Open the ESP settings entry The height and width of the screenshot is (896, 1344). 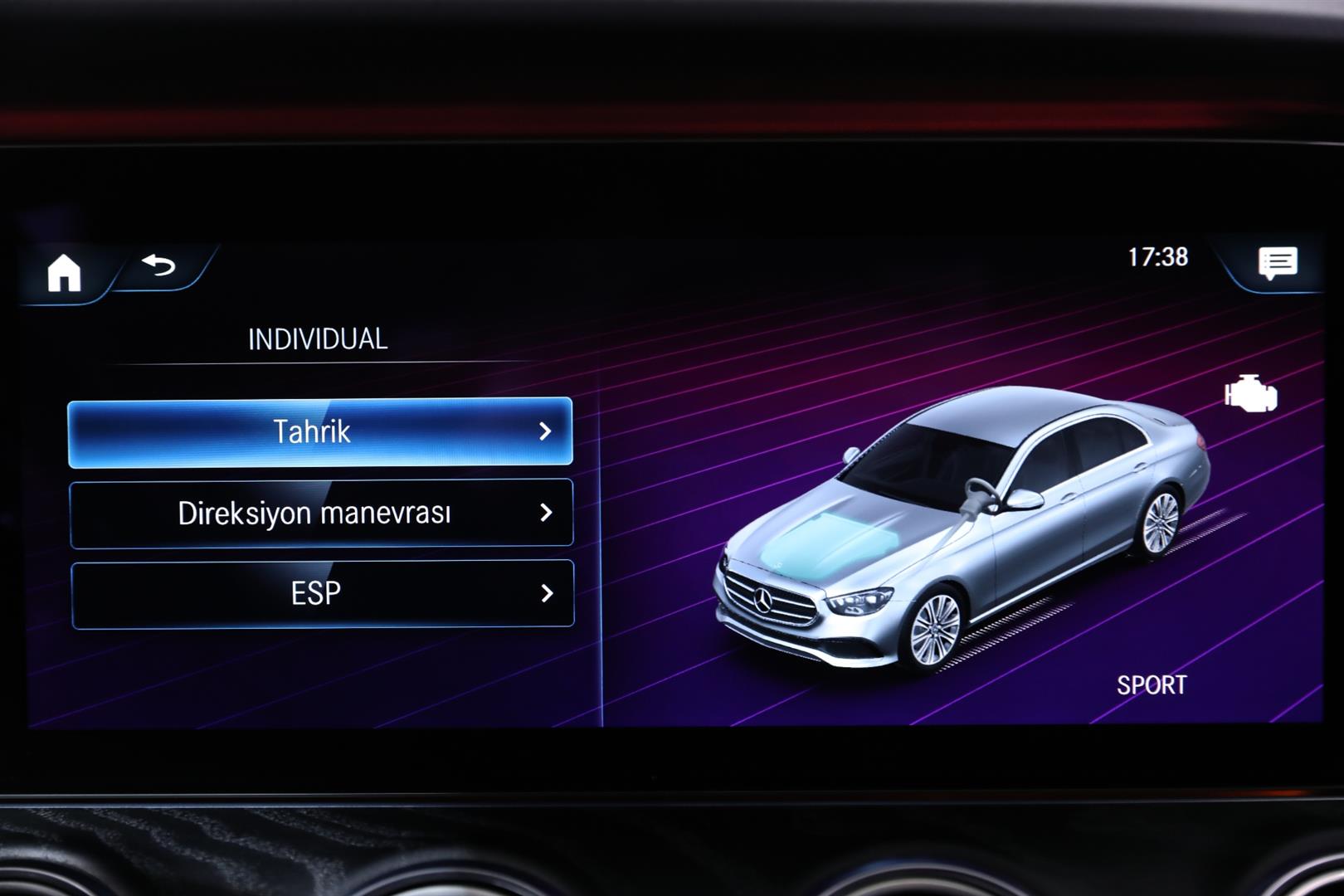pyautogui.click(x=322, y=594)
